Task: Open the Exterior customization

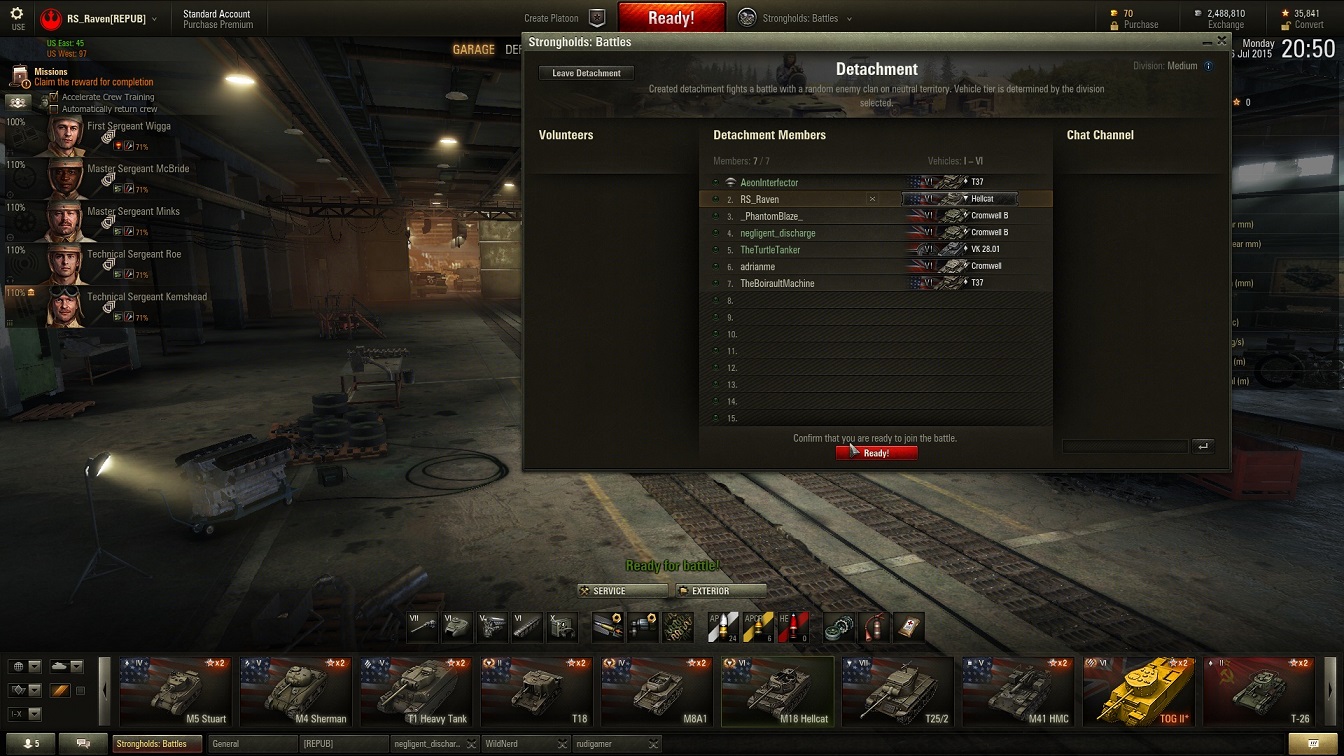Action: (x=721, y=591)
